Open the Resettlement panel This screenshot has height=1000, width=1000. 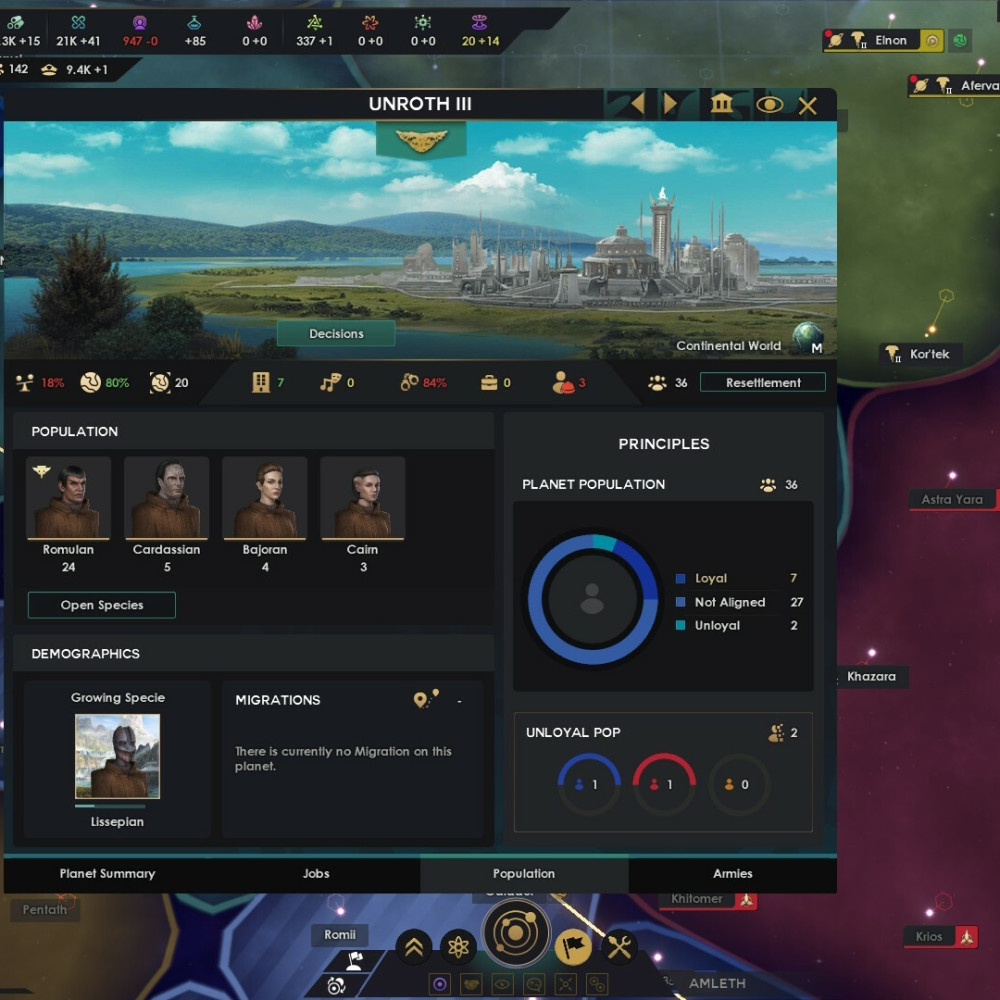pyautogui.click(x=763, y=382)
